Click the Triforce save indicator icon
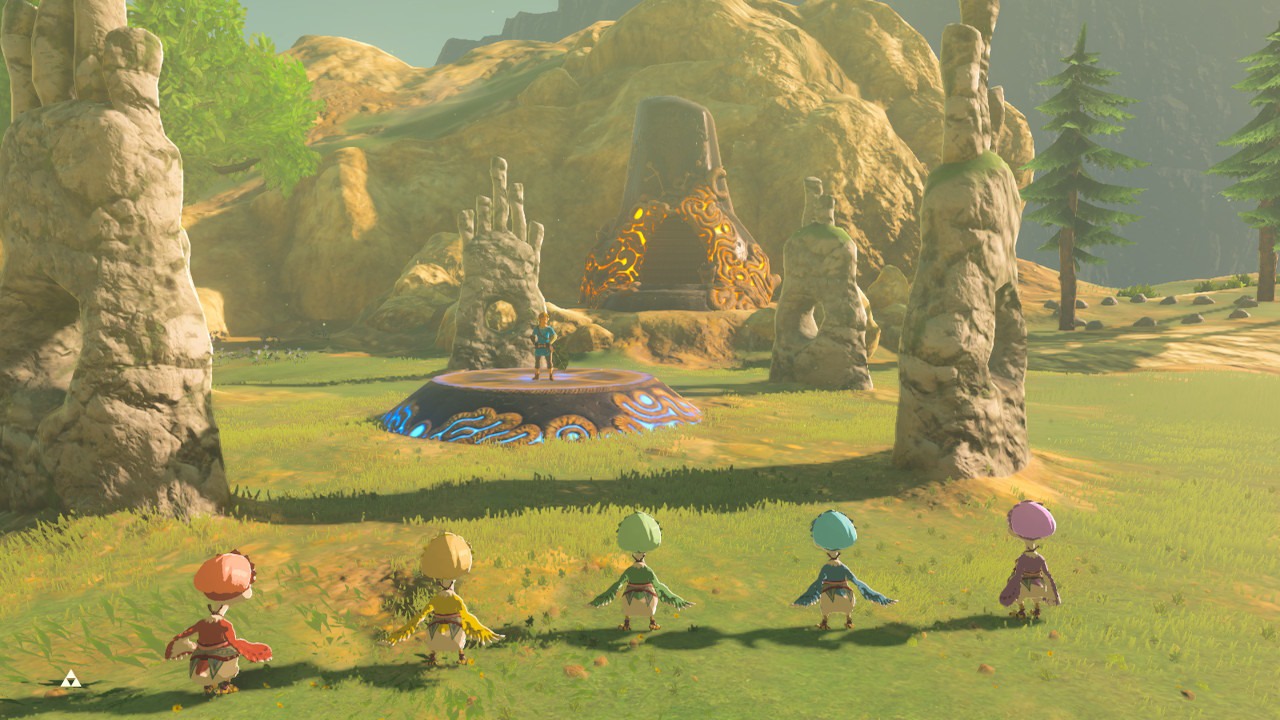The height and width of the screenshot is (720, 1280). [69, 679]
